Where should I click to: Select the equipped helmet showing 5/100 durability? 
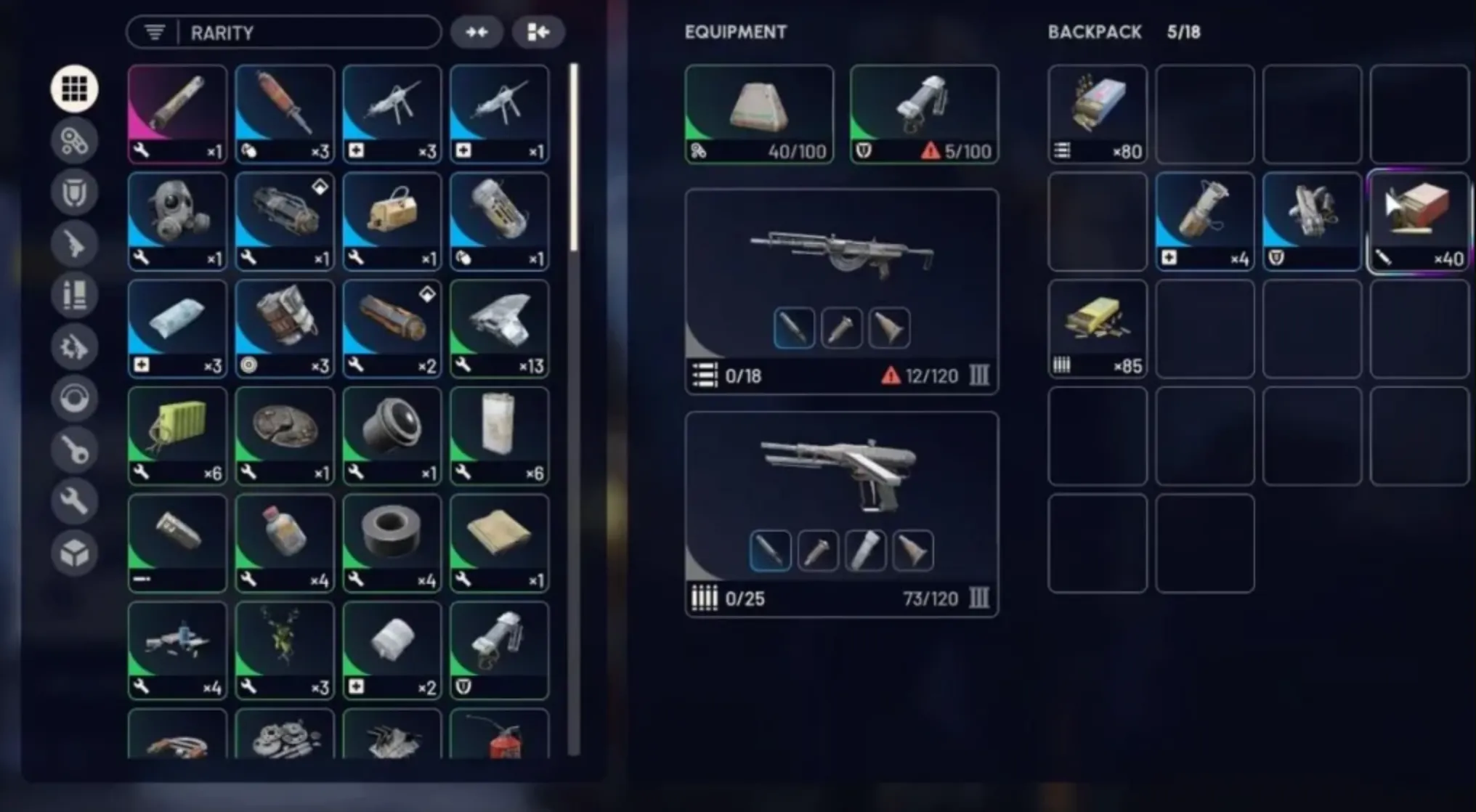pyautogui.click(x=923, y=113)
